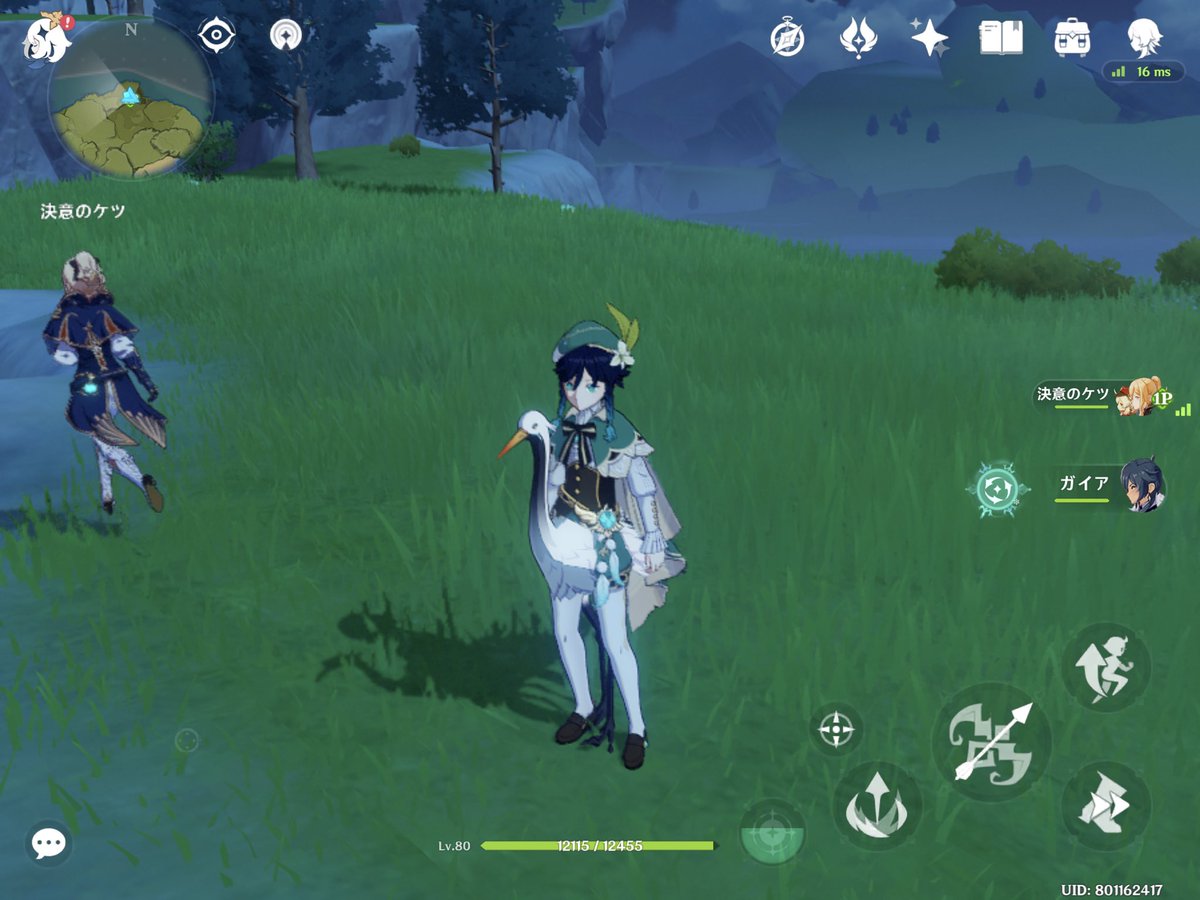Open the quest navigation icon beside the minimap

click(287, 36)
